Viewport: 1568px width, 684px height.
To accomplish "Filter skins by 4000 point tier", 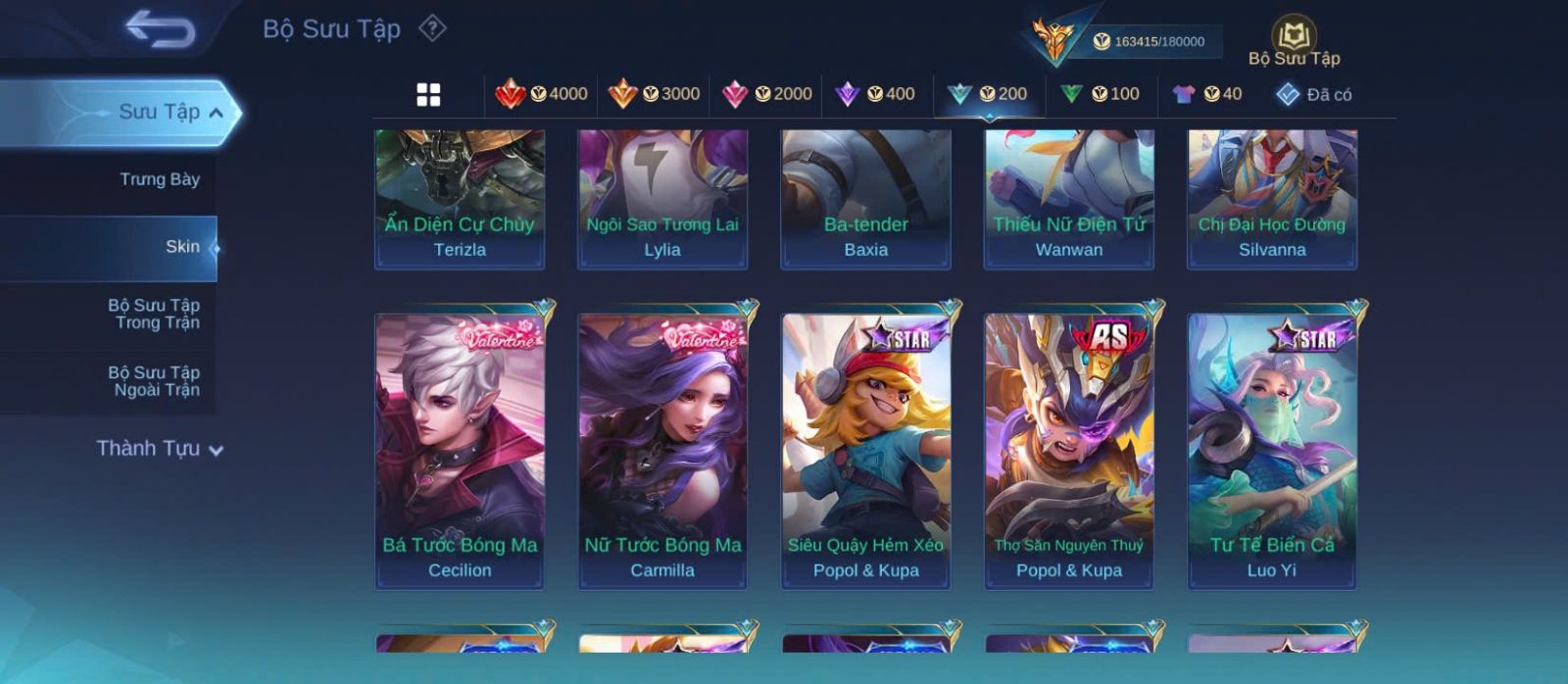I will [x=542, y=94].
